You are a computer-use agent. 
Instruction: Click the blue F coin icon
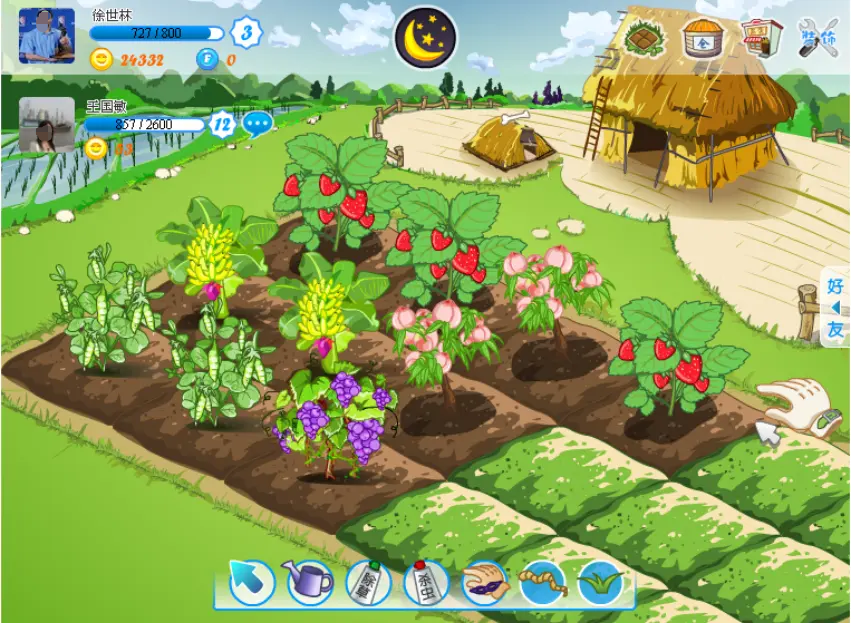click(206, 59)
